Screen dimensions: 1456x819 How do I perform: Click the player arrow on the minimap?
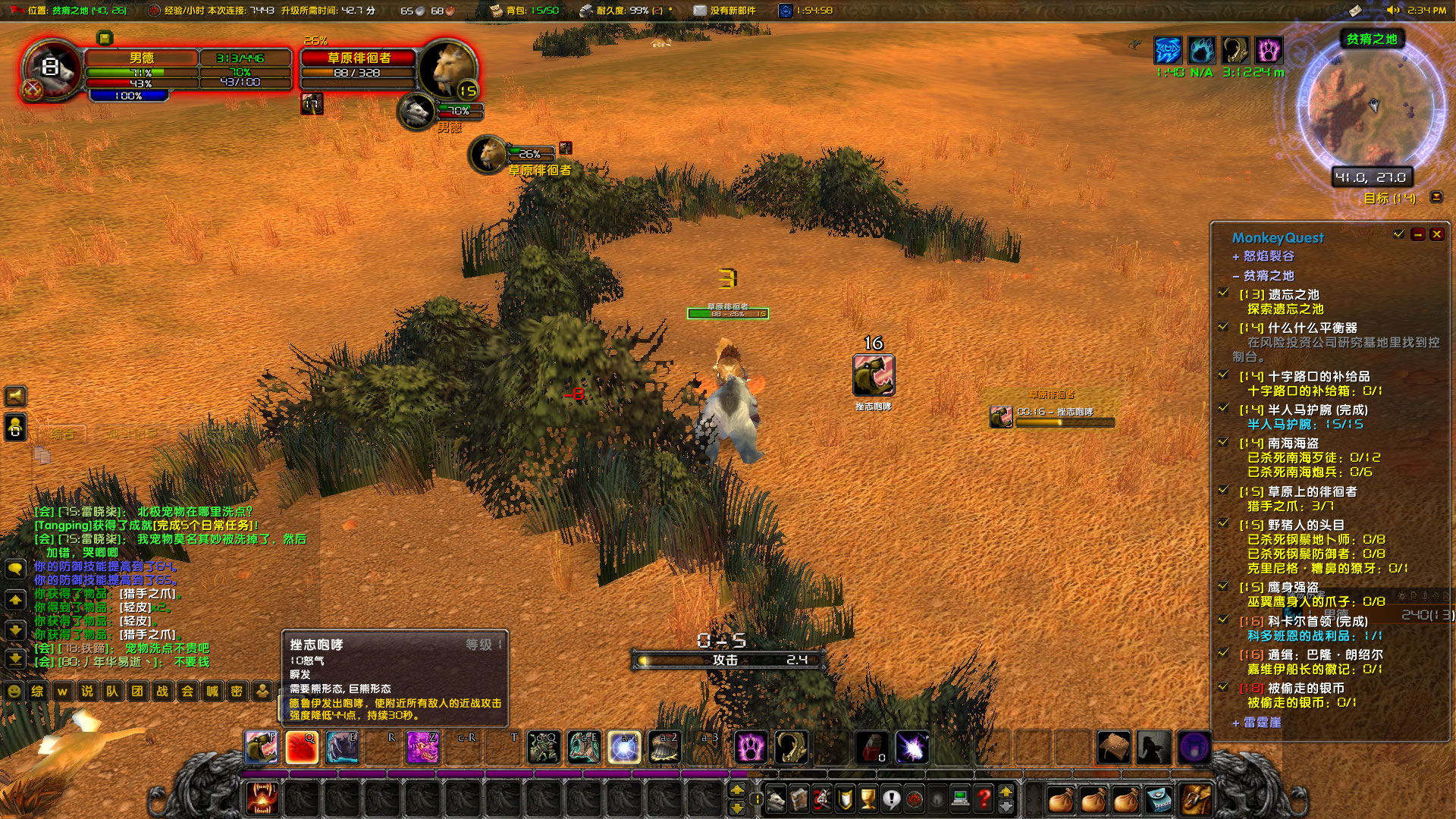tap(1374, 108)
